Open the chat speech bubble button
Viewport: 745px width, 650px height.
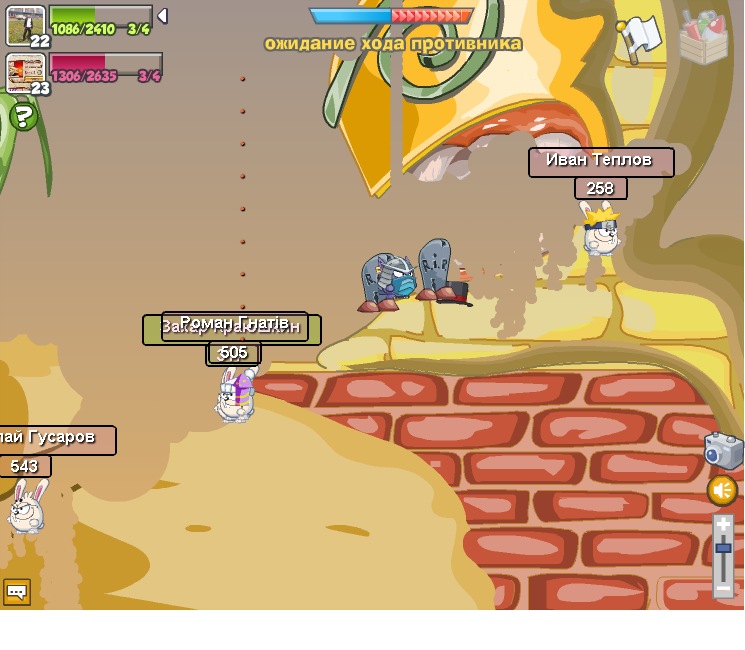point(17,592)
